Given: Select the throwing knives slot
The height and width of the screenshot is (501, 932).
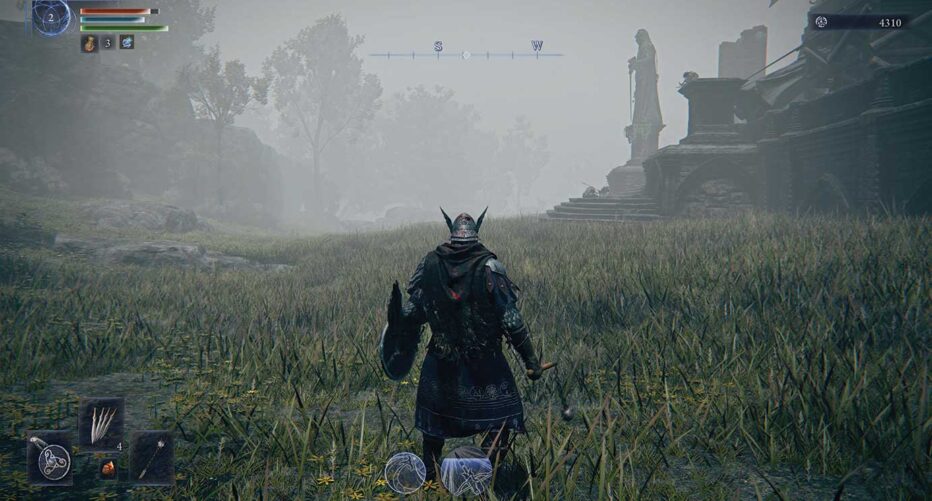Looking at the screenshot, I should point(102,421).
